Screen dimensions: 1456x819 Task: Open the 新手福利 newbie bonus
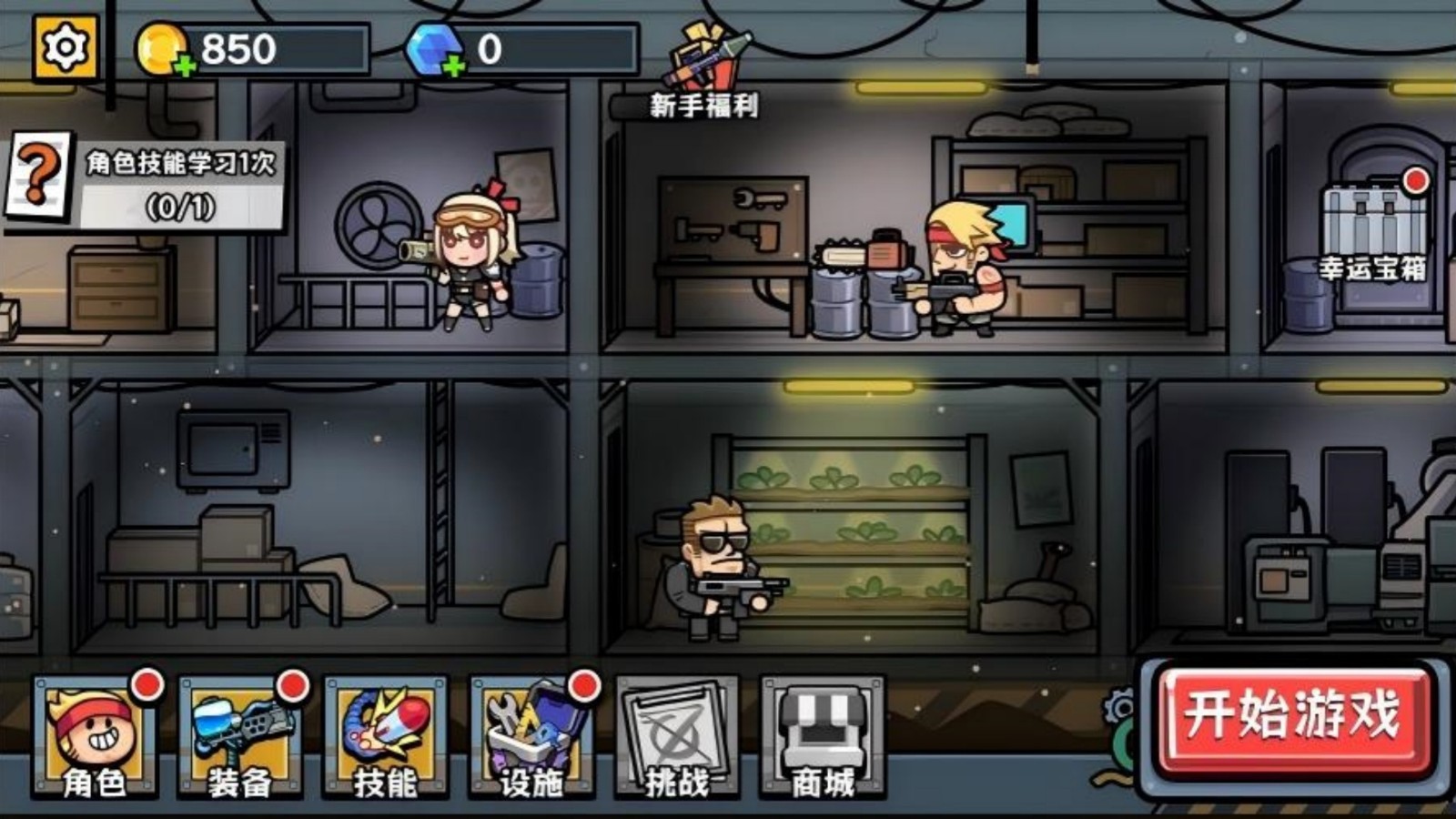pos(705,73)
